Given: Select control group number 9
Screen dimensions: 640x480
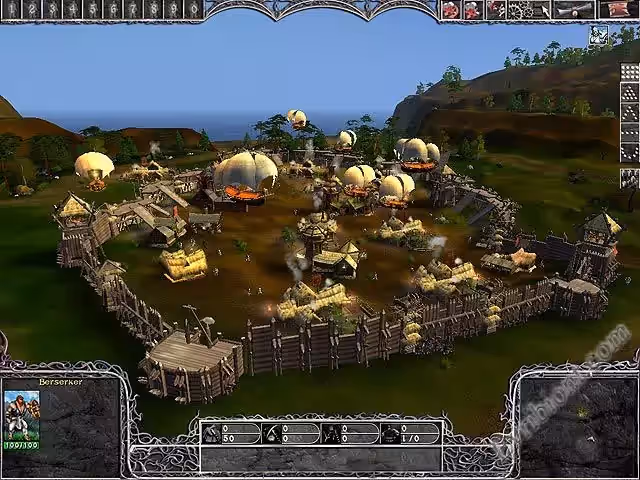Looking at the screenshot, I should (x=172, y=9).
